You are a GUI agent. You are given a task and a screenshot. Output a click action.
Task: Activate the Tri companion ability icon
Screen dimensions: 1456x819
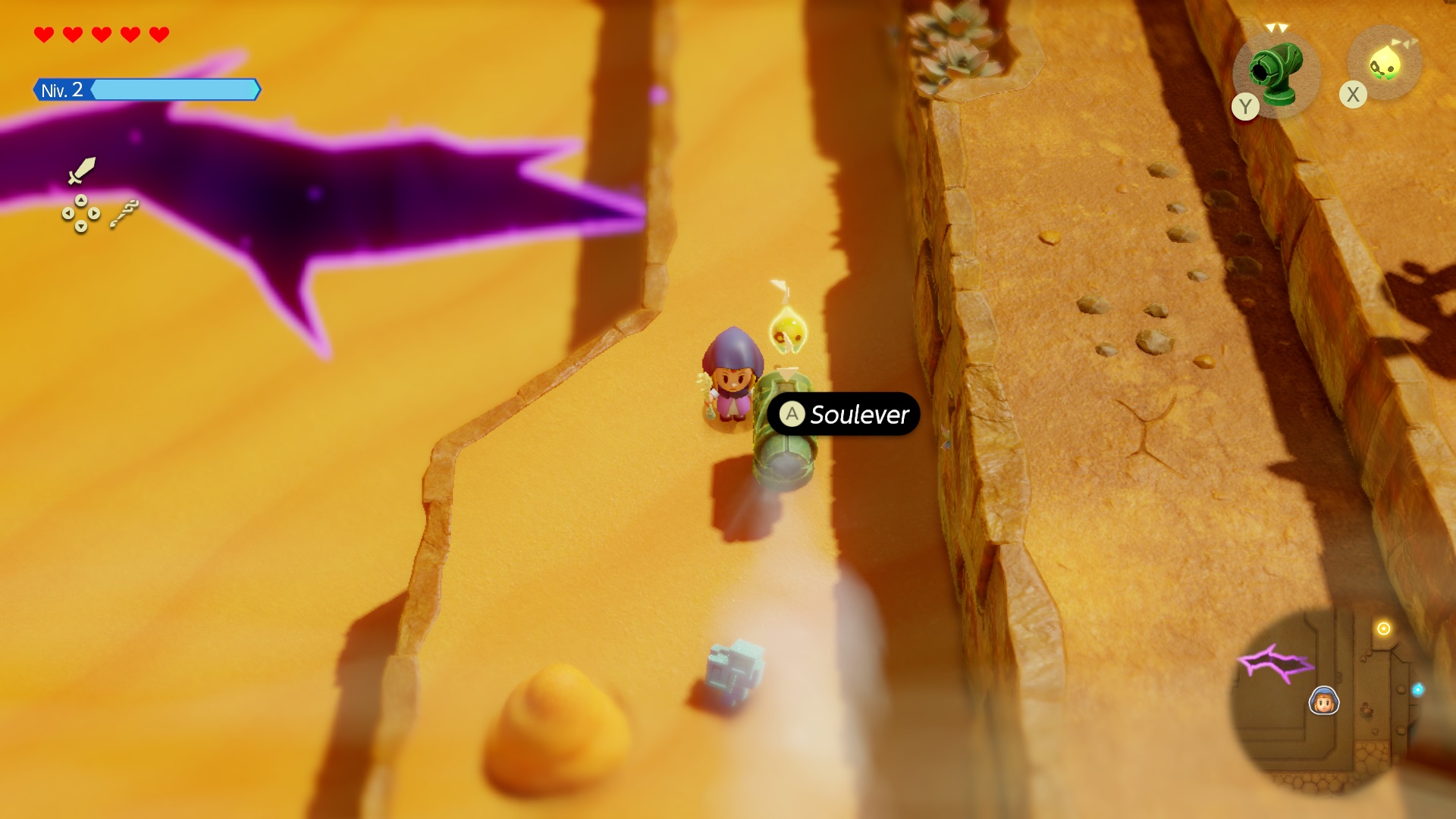click(1385, 65)
